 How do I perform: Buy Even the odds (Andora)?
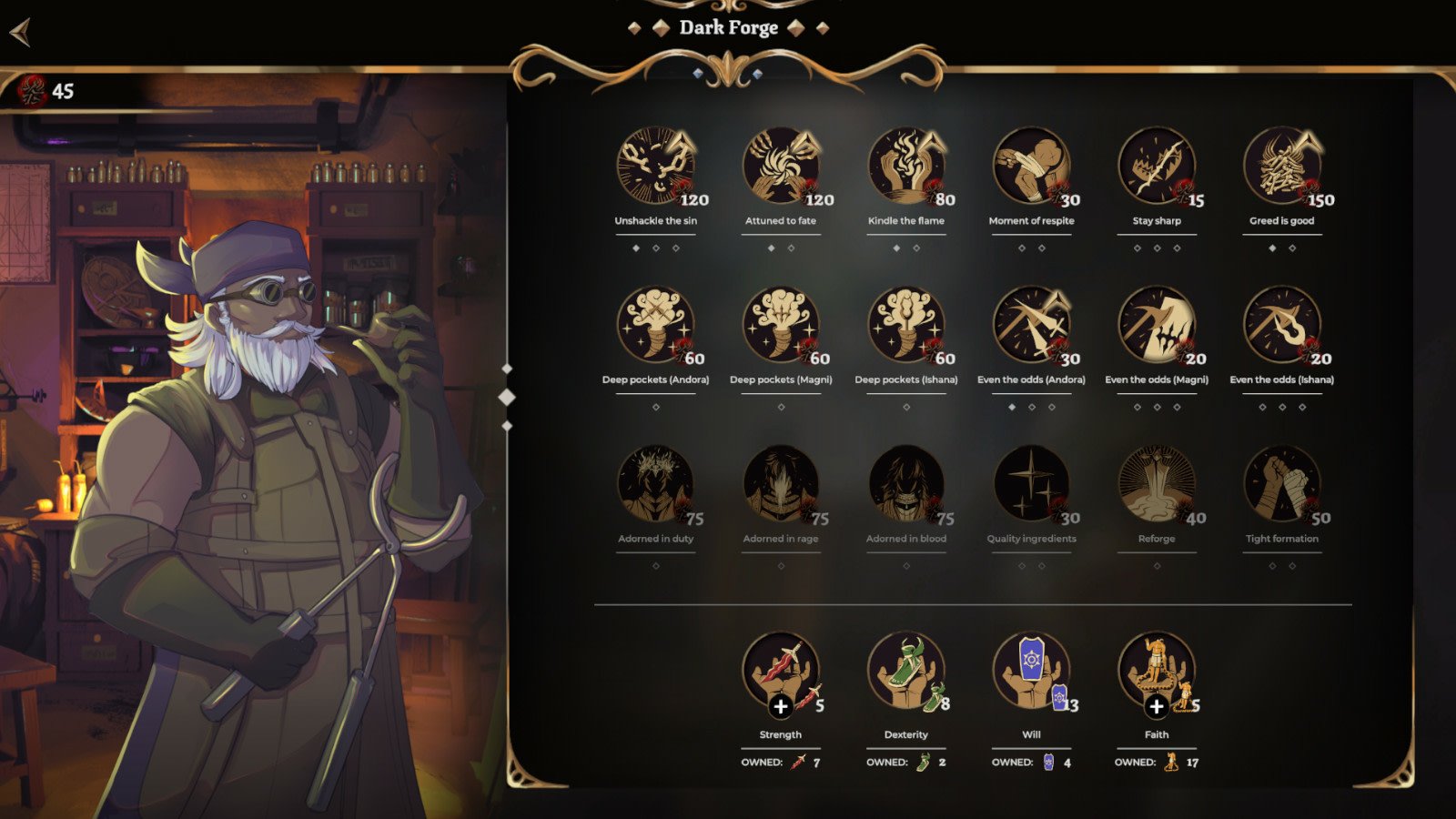pyautogui.click(x=1031, y=326)
